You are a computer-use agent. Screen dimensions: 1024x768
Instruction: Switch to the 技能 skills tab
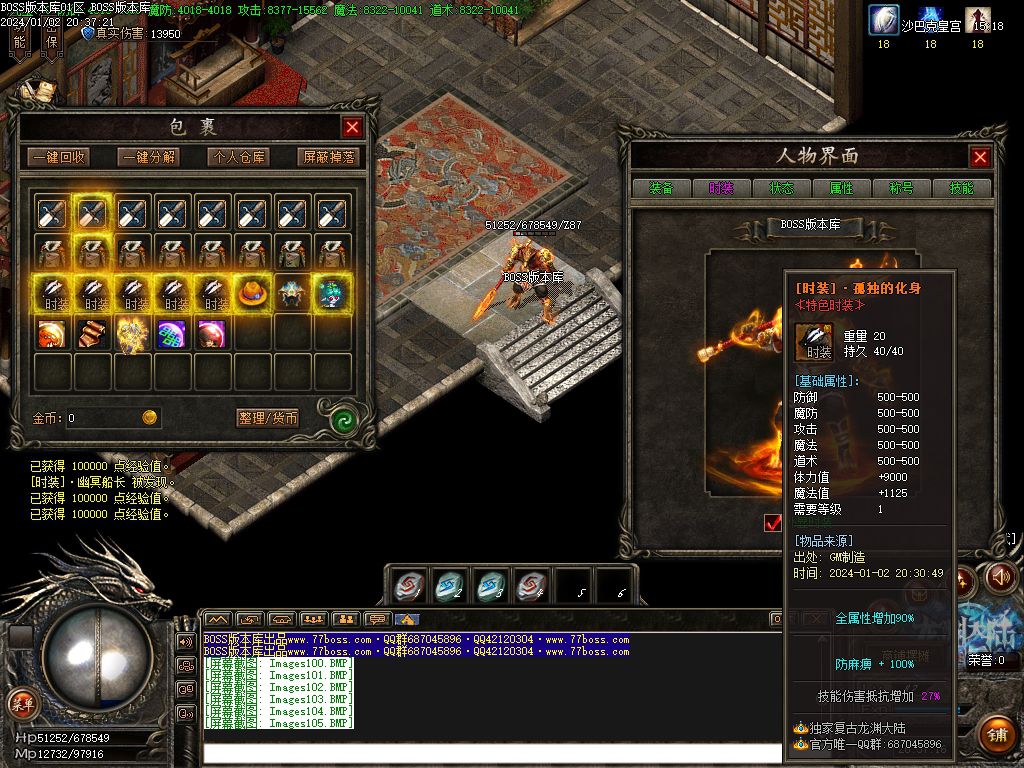pyautogui.click(x=961, y=188)
